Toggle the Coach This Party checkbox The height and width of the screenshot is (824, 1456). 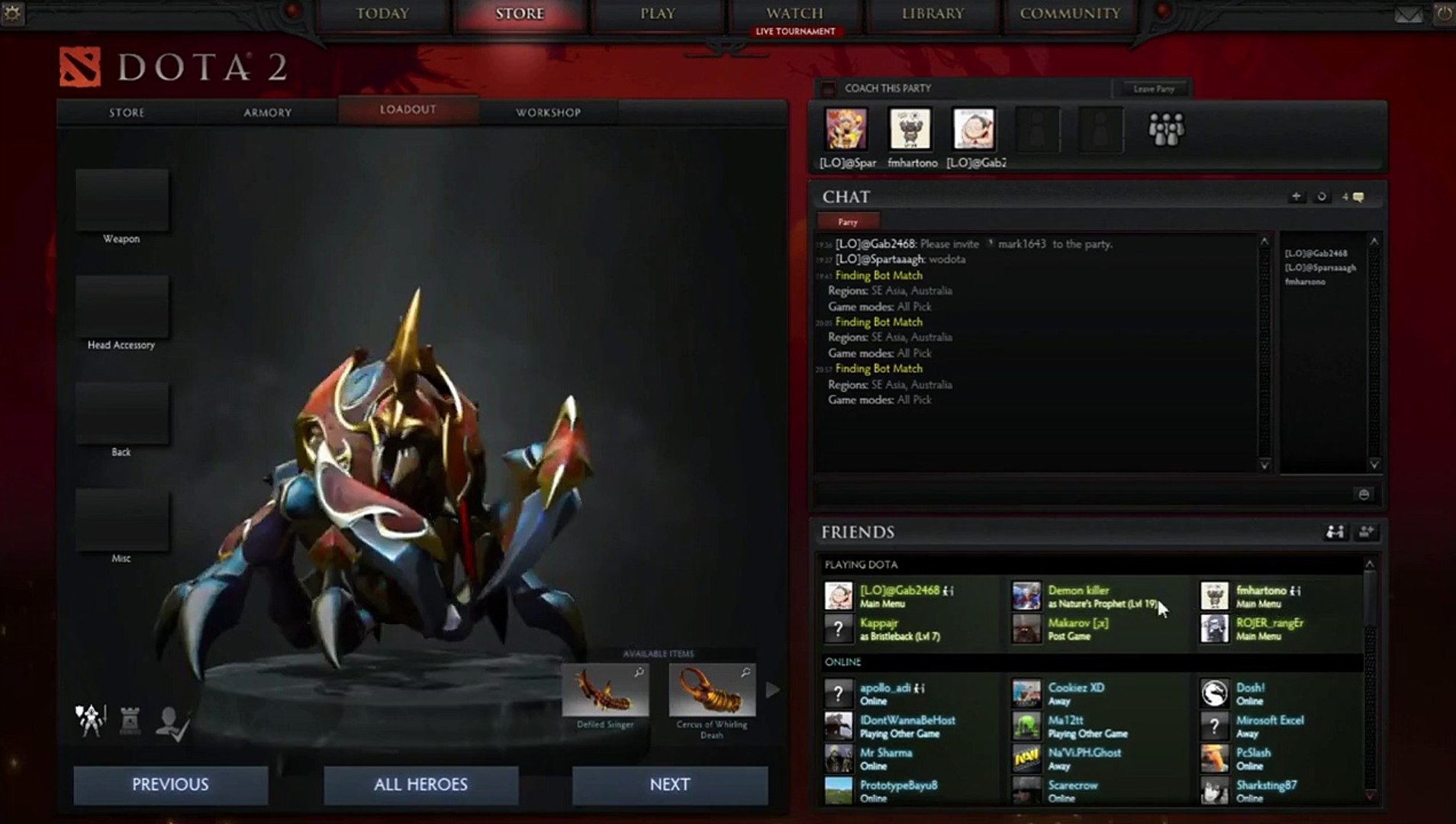point(828,89)
